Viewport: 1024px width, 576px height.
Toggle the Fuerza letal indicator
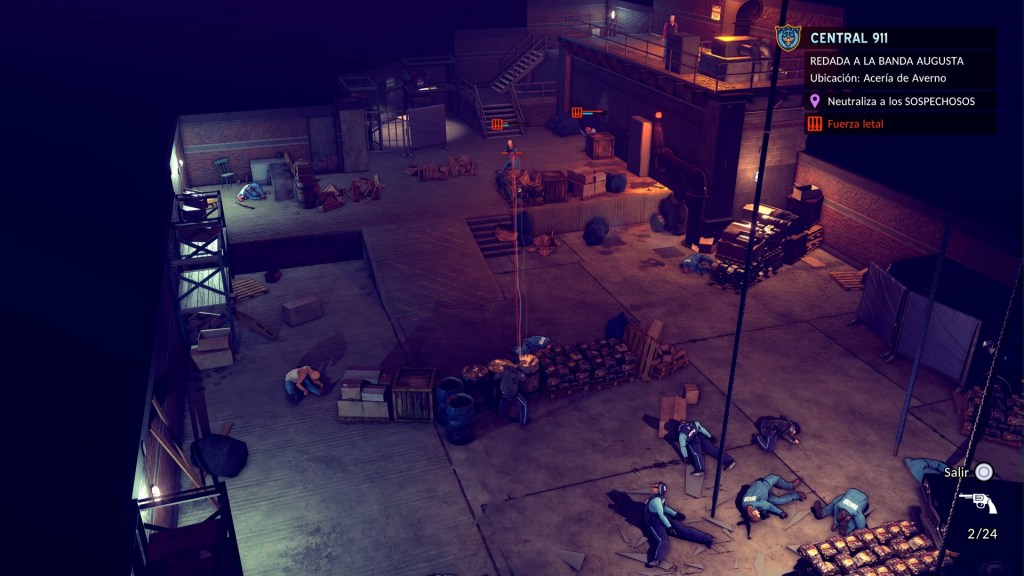[x=854, y=124]
